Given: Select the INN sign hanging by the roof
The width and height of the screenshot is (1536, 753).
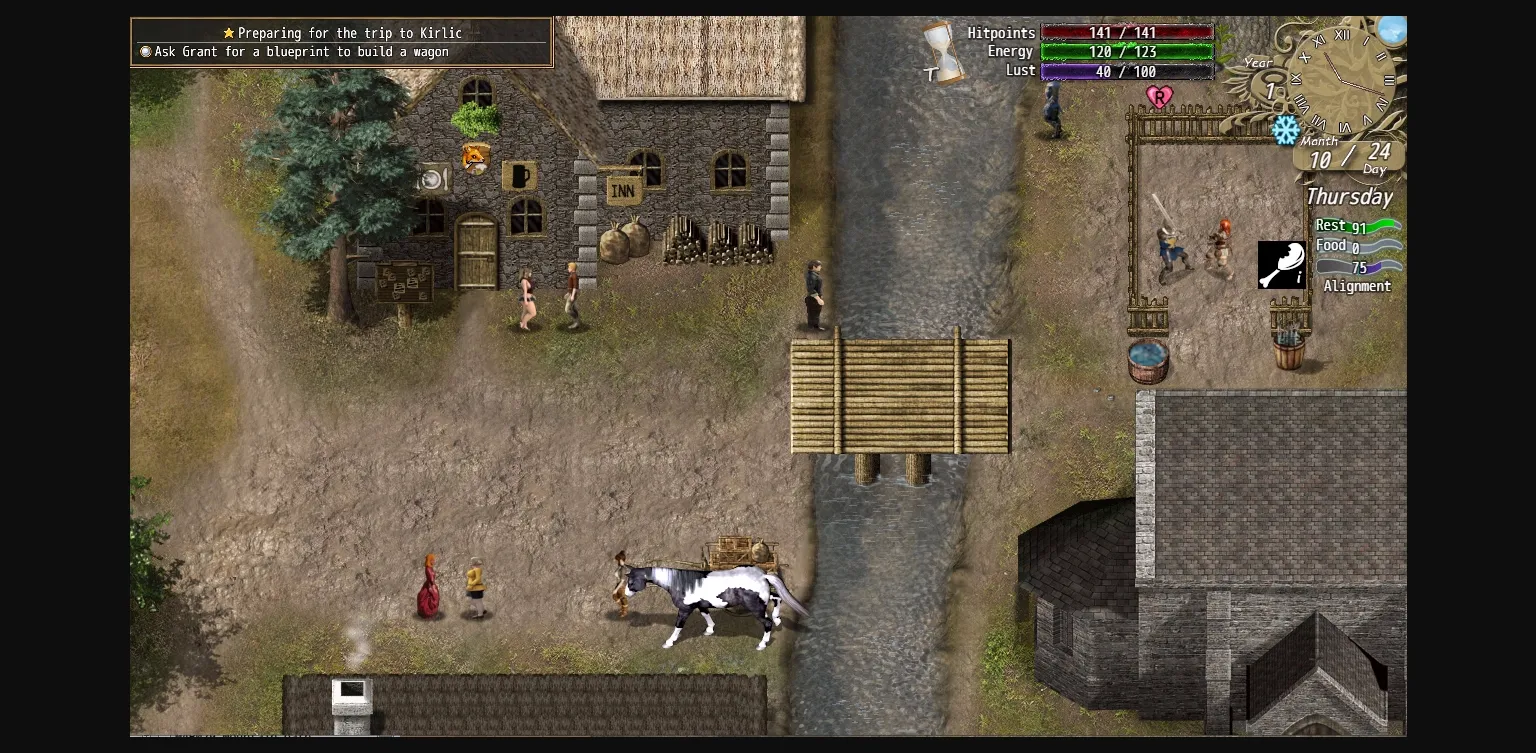Looking at the screenshot, I should [x=623, y=188].
